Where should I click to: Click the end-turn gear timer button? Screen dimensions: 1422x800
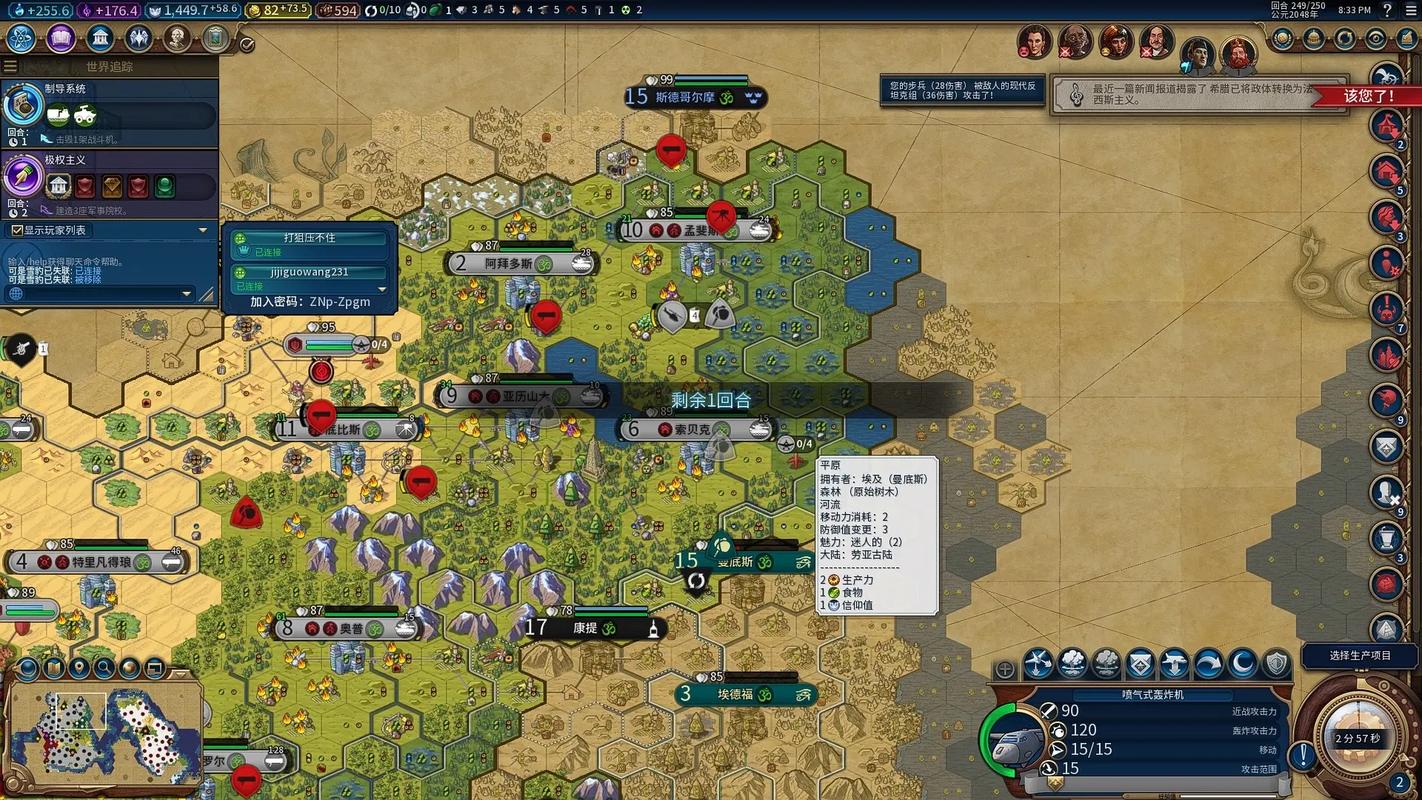pos(1357,739)
